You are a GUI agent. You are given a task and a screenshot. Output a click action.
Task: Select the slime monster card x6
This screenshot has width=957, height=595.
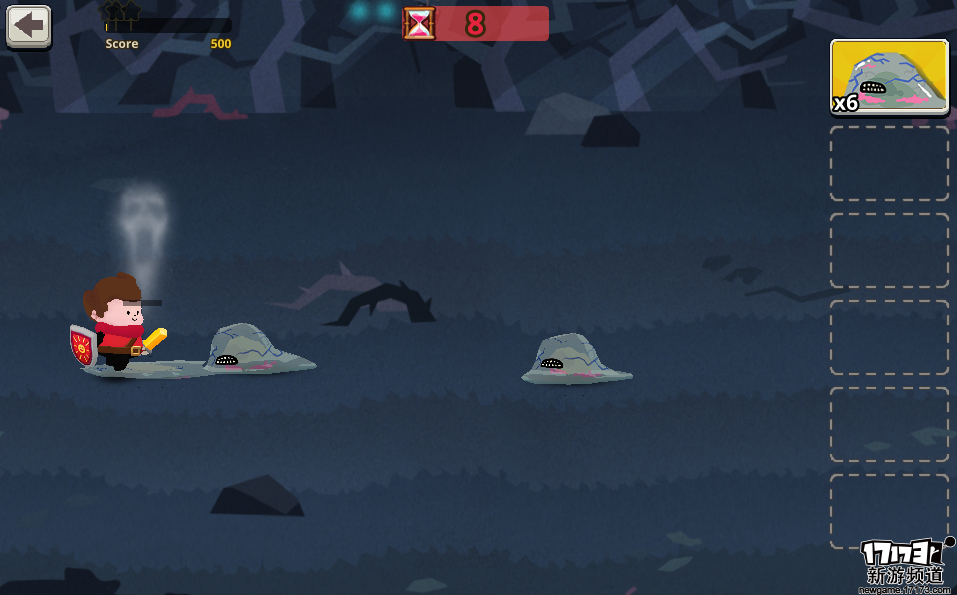[x=889, y=77]
